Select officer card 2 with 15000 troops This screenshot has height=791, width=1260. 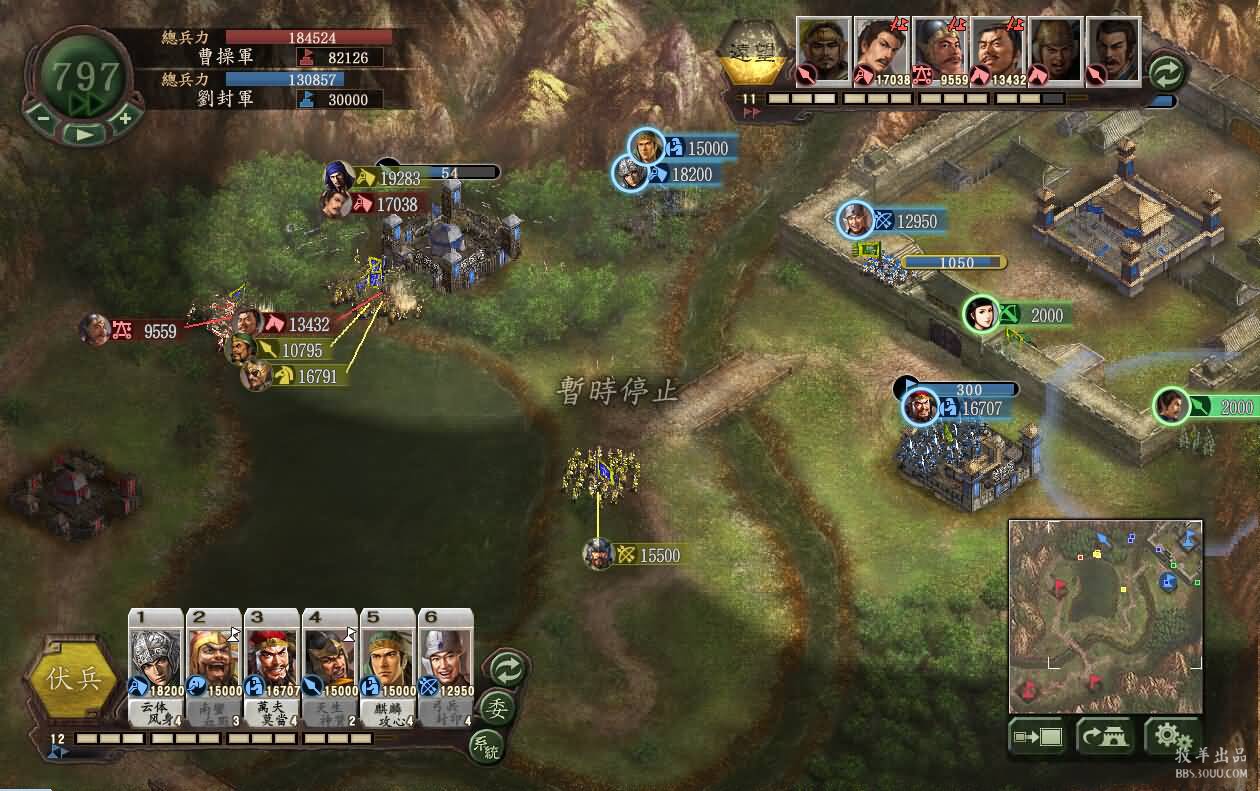(x=213, y=666)
